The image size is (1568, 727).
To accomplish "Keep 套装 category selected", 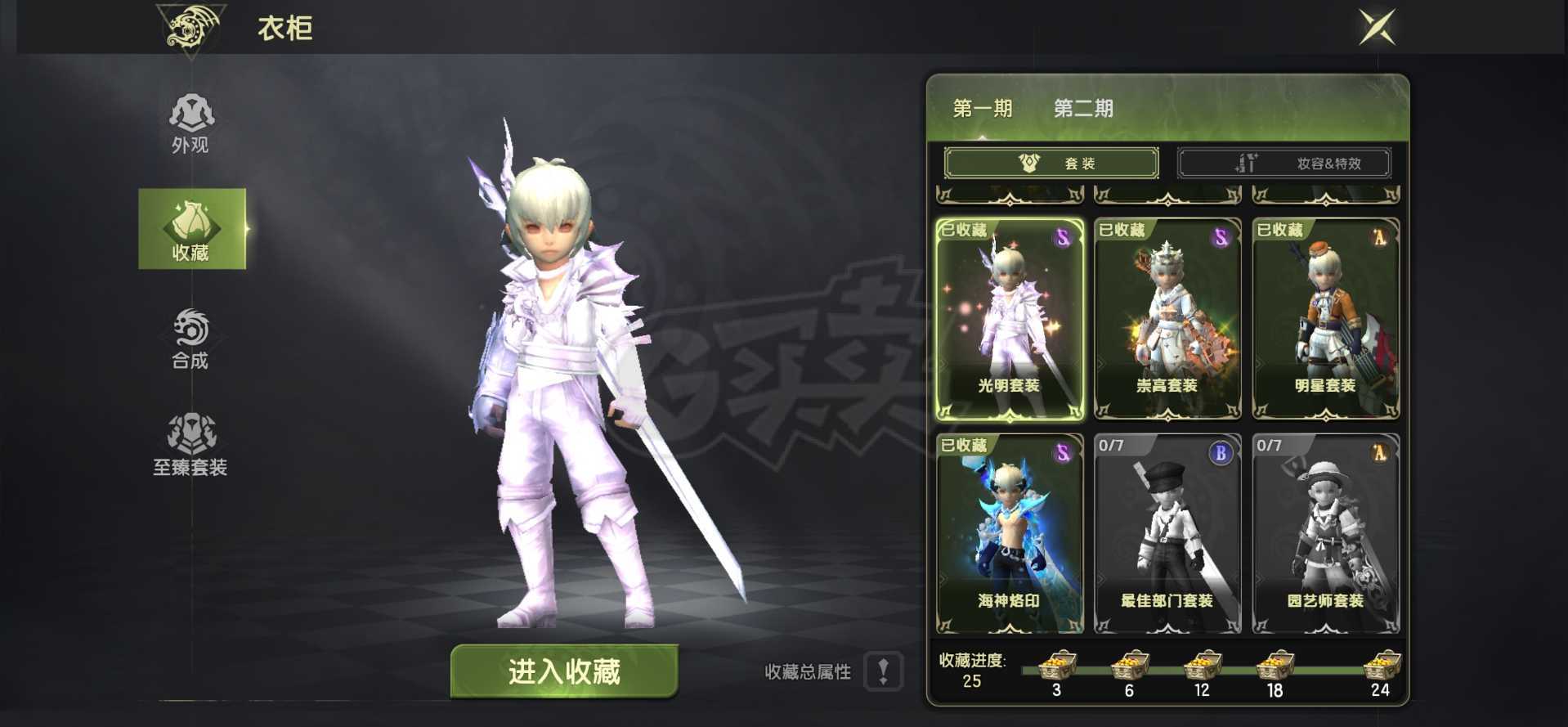I will [x=1051, y=162].
